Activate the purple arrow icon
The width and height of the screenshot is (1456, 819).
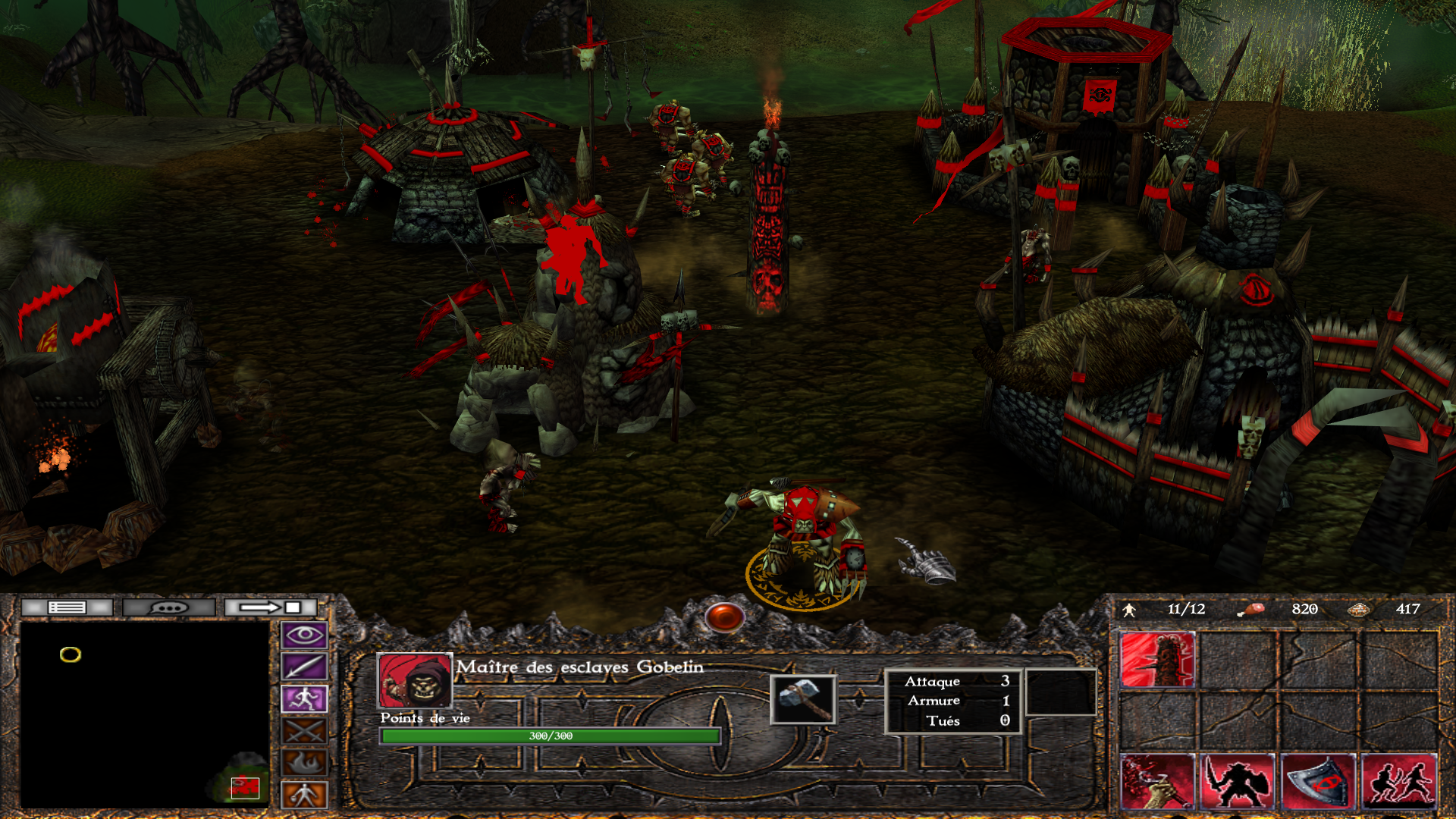[304, 667]
